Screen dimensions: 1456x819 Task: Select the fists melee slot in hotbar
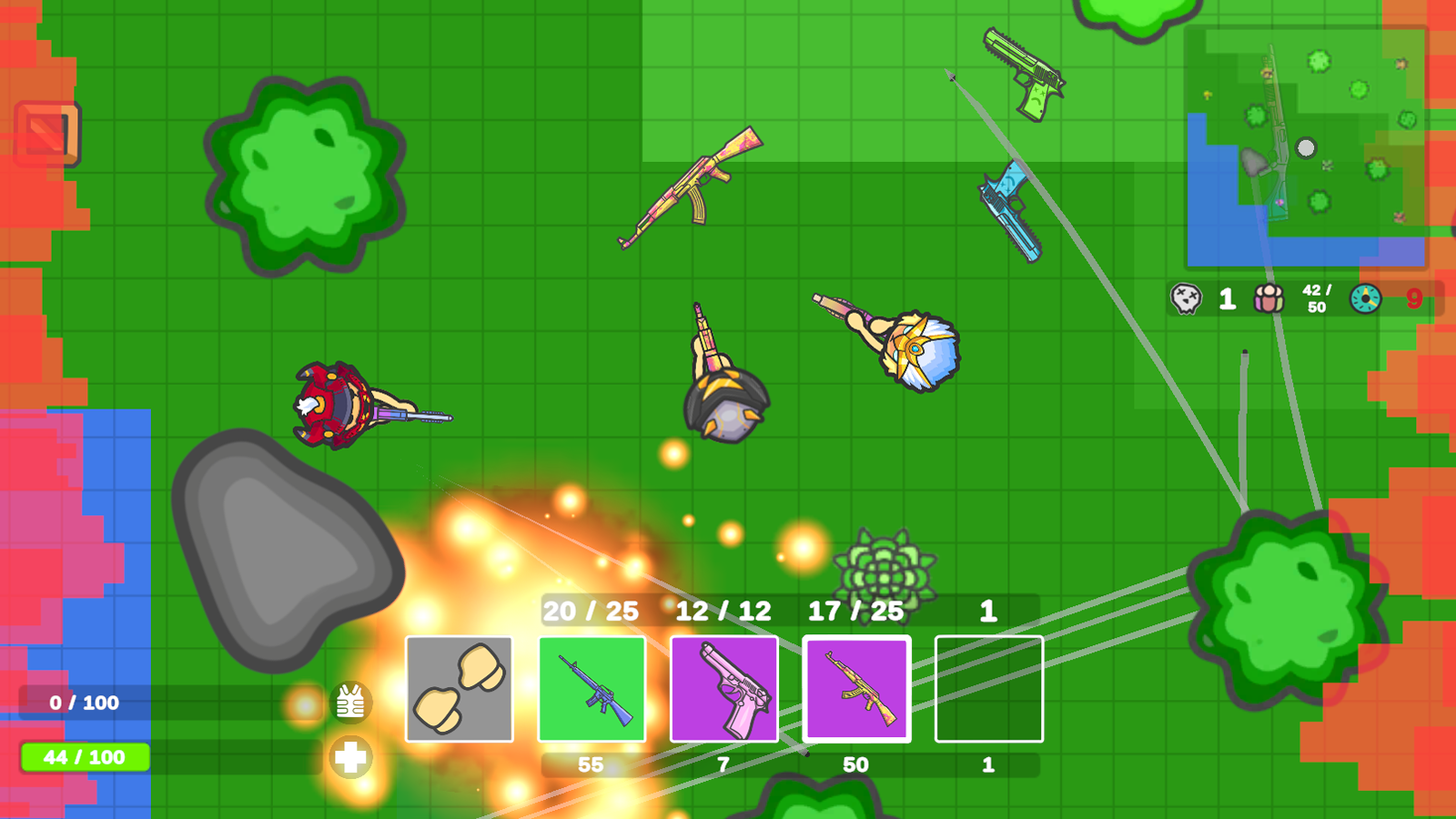(460, 689)
